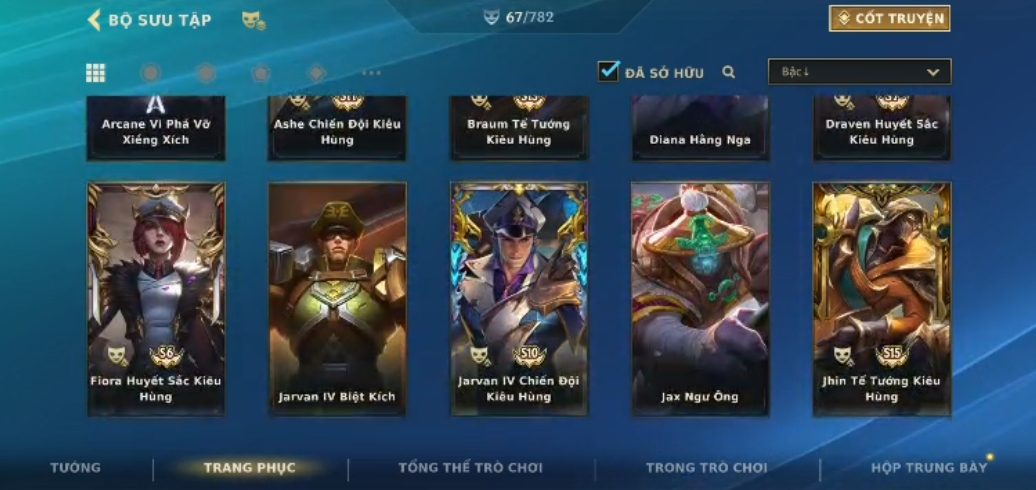Switch to the Tổng Thể Trò Chơi tab
This screenshot has height=490, width=1036.
coord(470,468)
